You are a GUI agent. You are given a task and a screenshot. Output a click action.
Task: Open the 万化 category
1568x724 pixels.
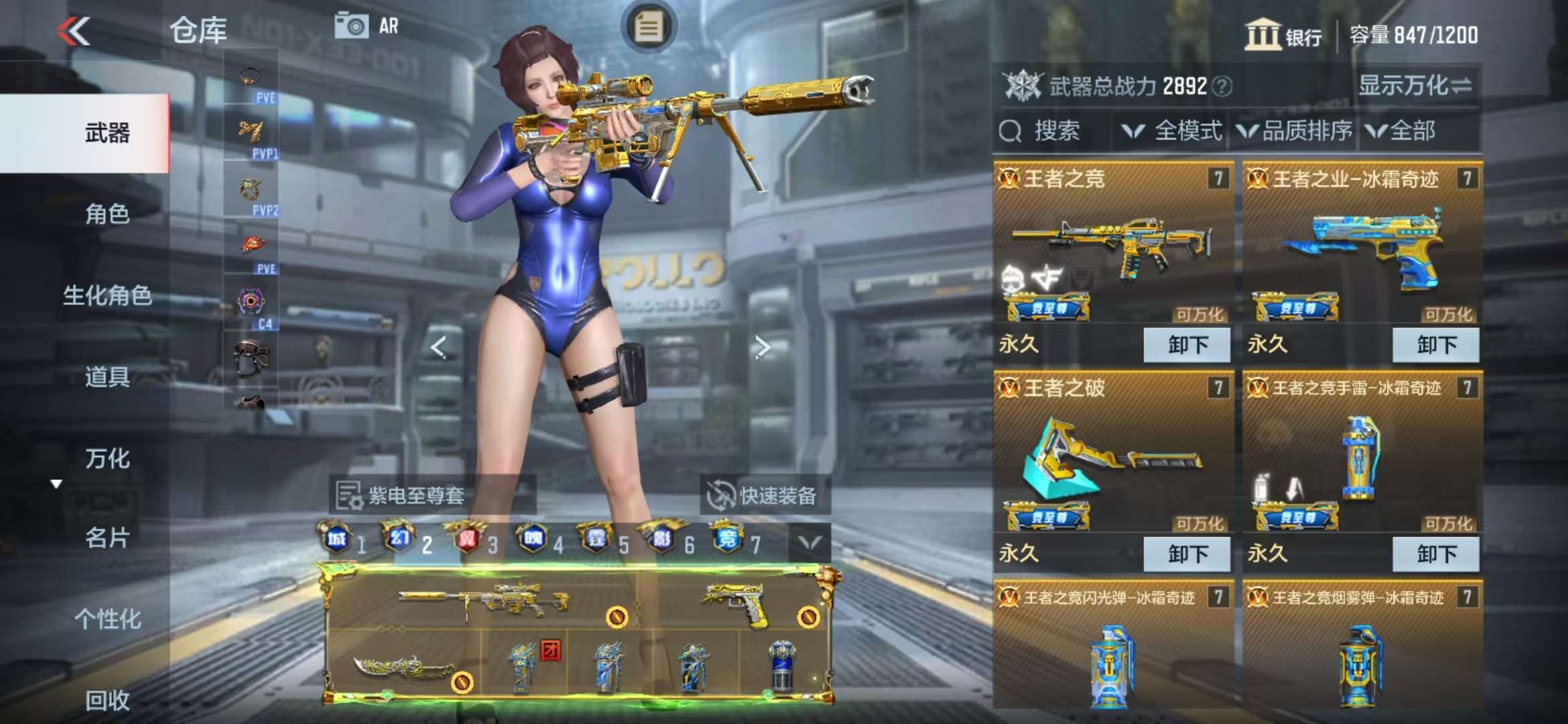coord(107,459)
